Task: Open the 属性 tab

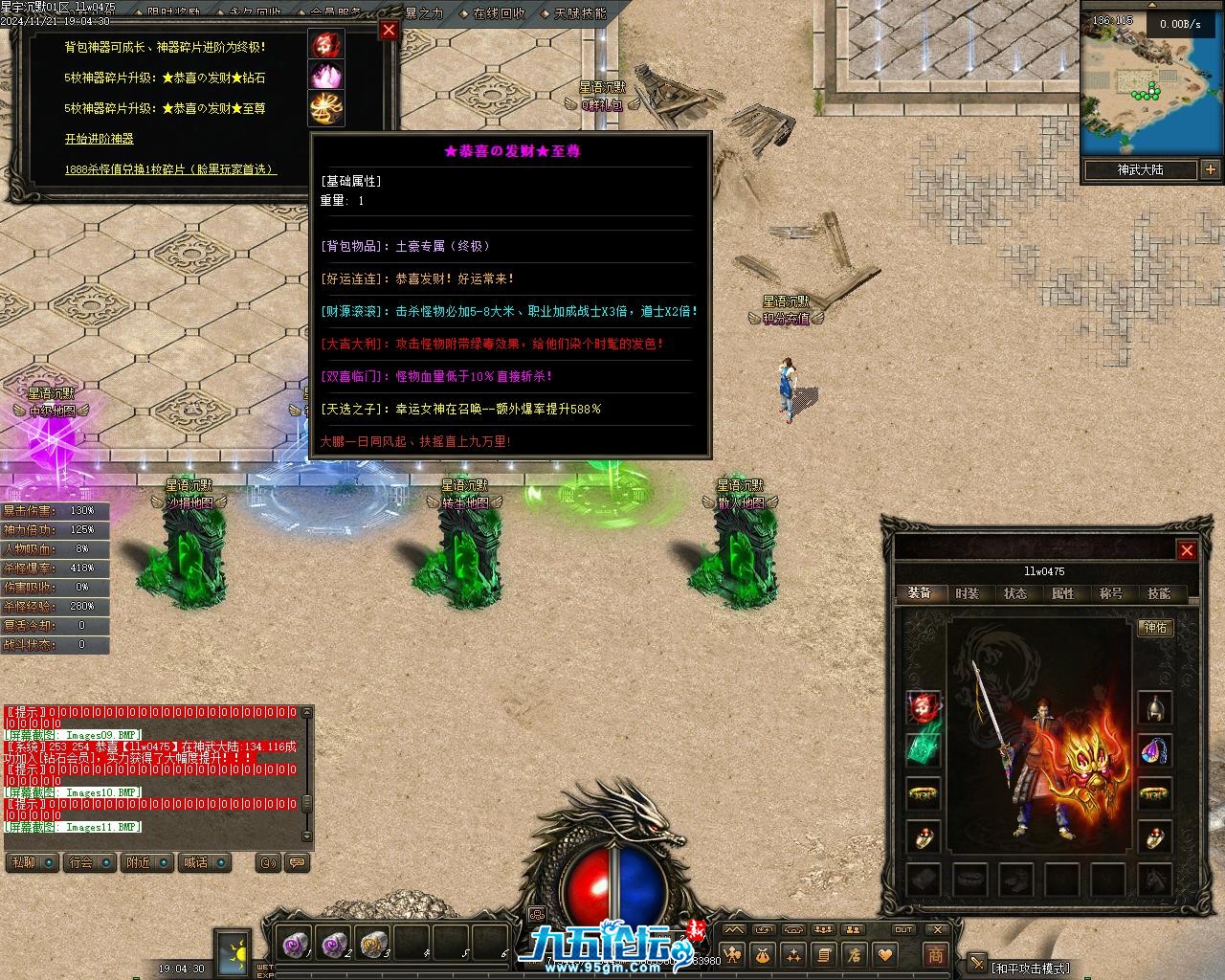Action: (1062, 593)
